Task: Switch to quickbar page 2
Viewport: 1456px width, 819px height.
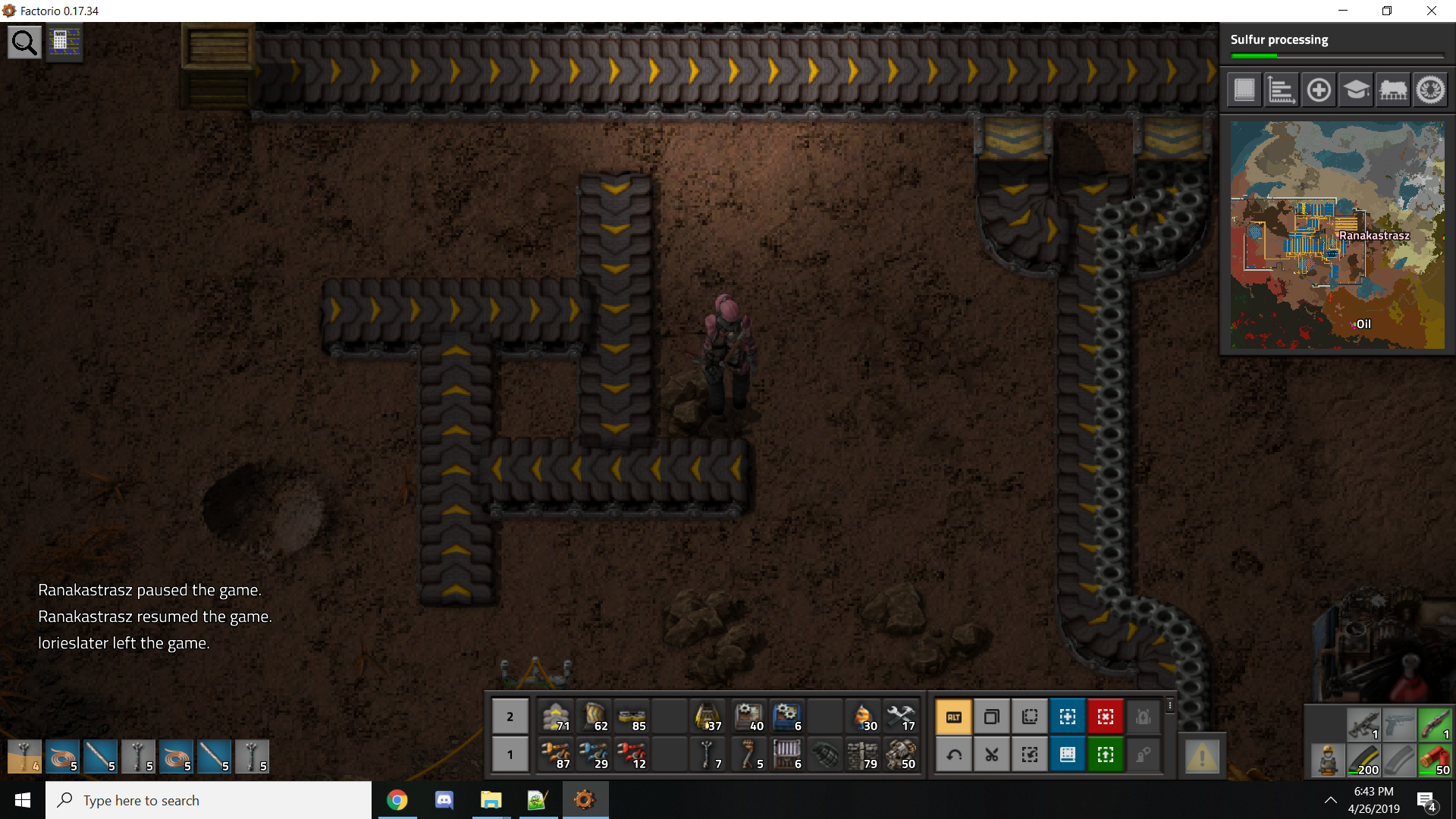Action: (510, 716)
